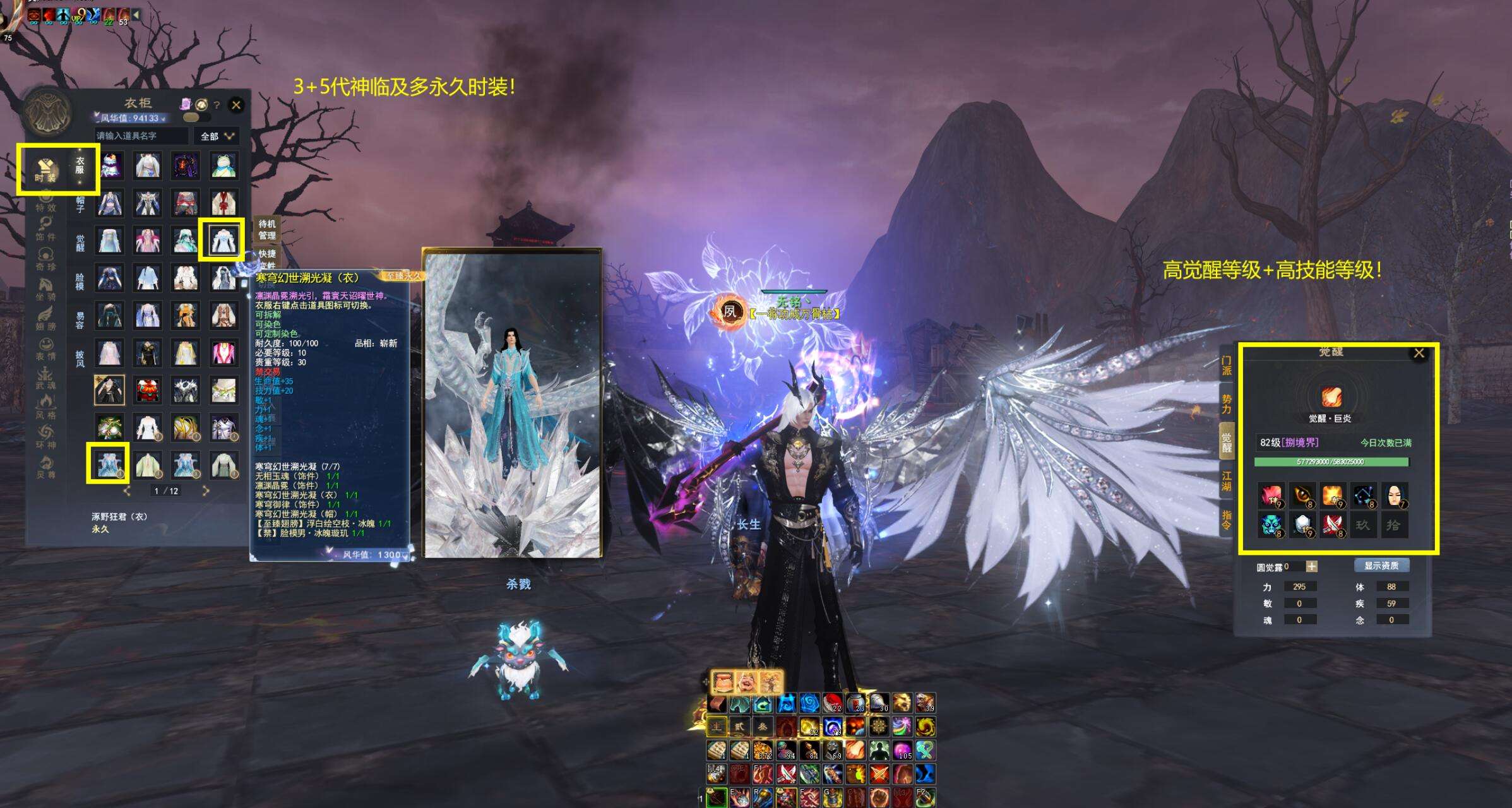This screenshot has height=808, width=1512.
Task: Add 圆觉露 with the plus button
Action: 1311,566
